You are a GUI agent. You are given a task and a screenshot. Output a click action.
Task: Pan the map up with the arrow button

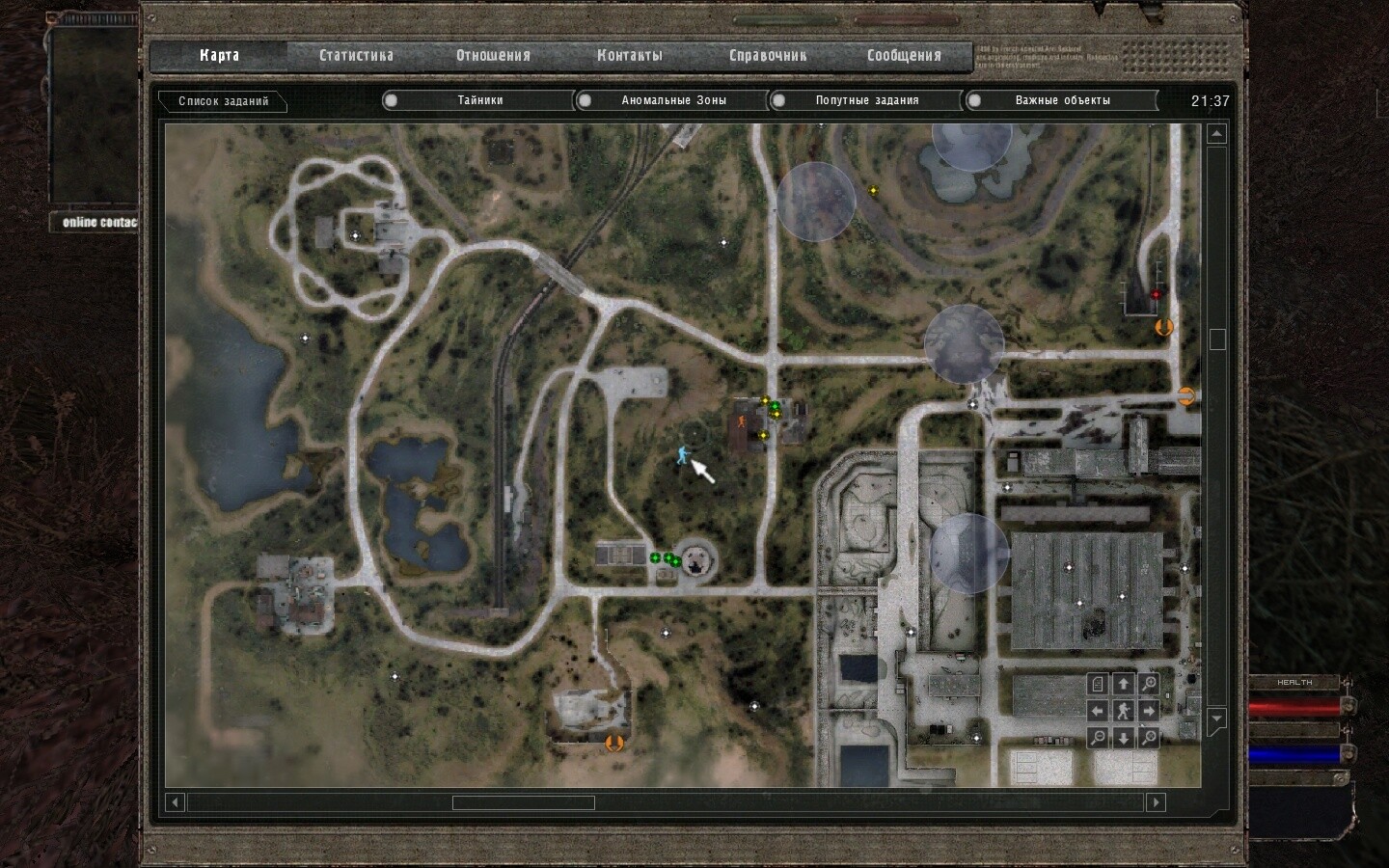coord(1123,685)
